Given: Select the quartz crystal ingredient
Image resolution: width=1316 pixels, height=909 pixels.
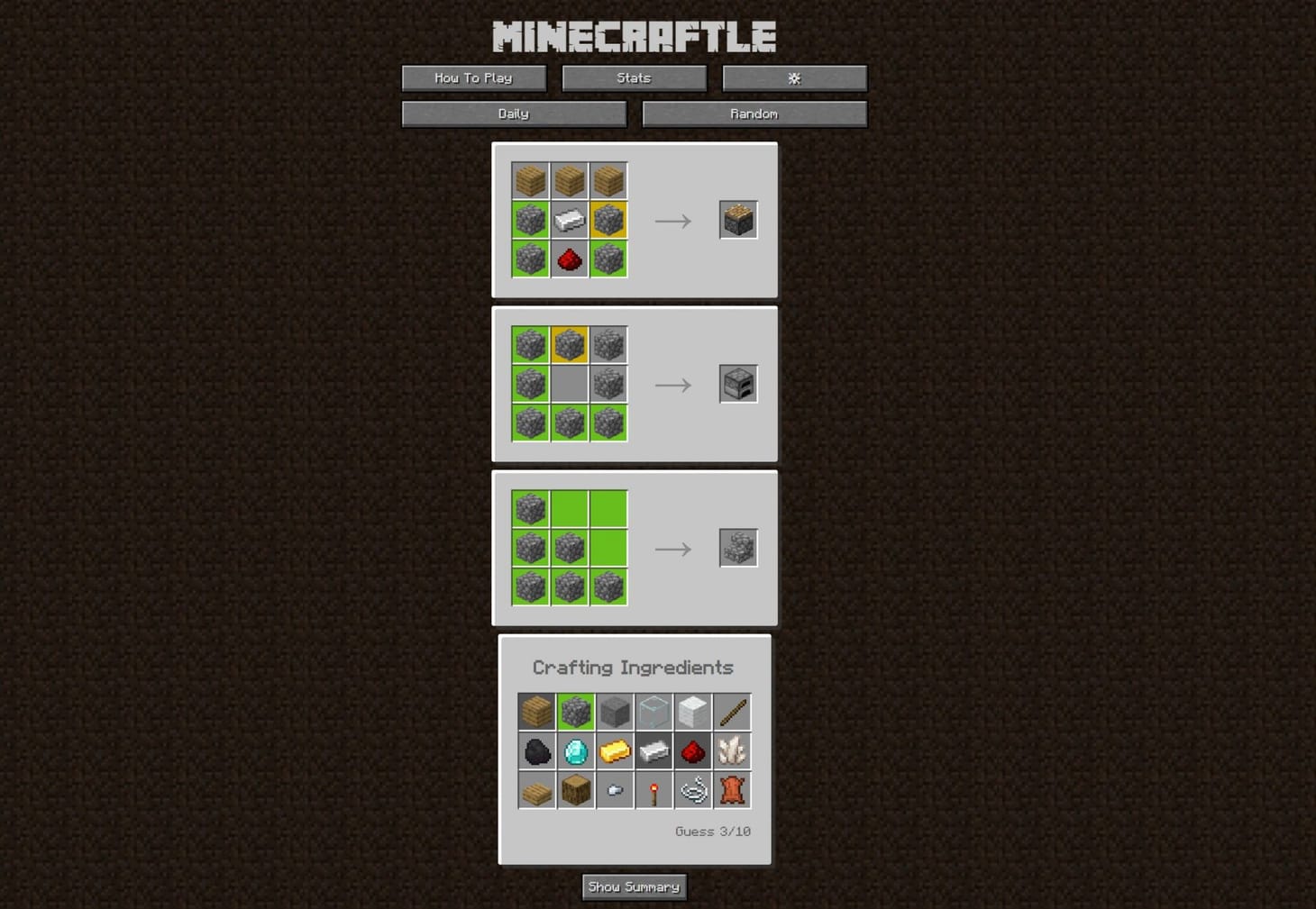Looking at the screenshot, I should coord(730,750).
